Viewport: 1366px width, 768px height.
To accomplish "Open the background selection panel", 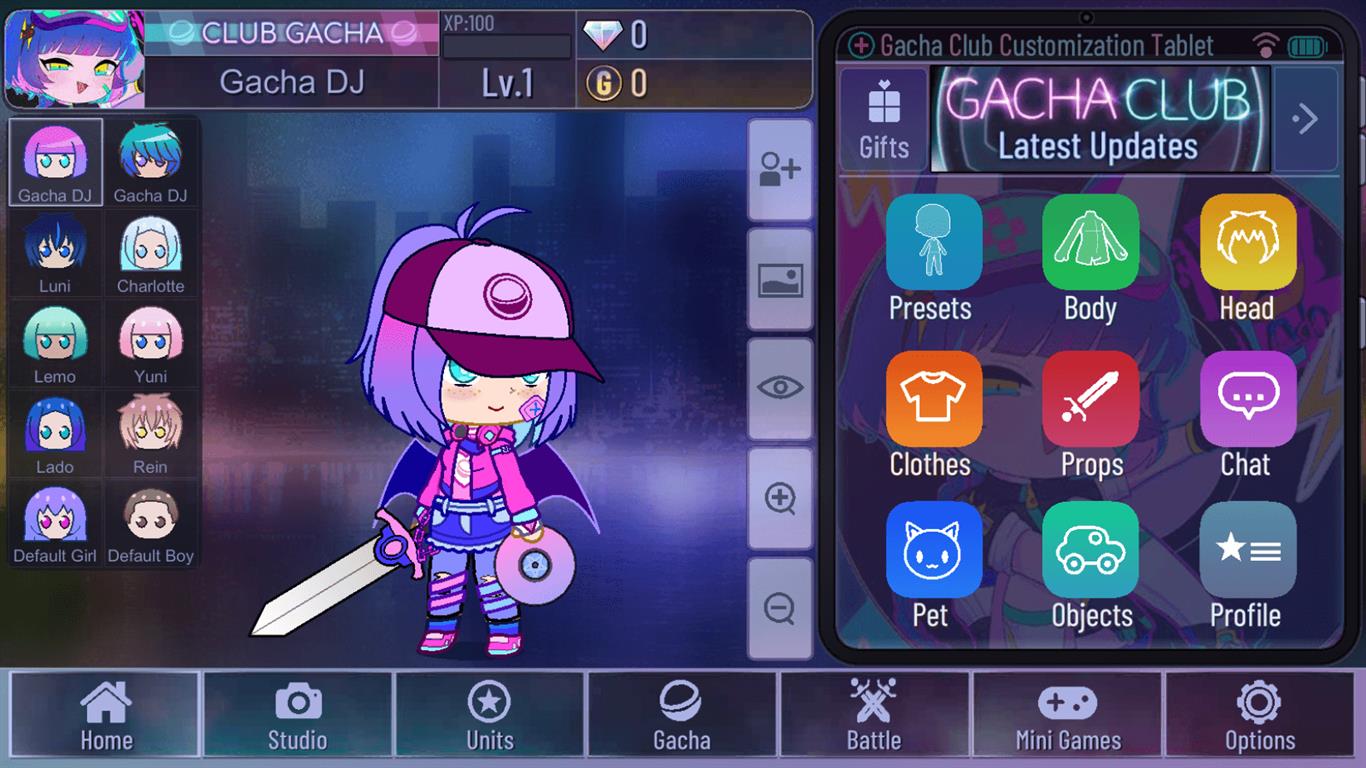I will point(780,277).
